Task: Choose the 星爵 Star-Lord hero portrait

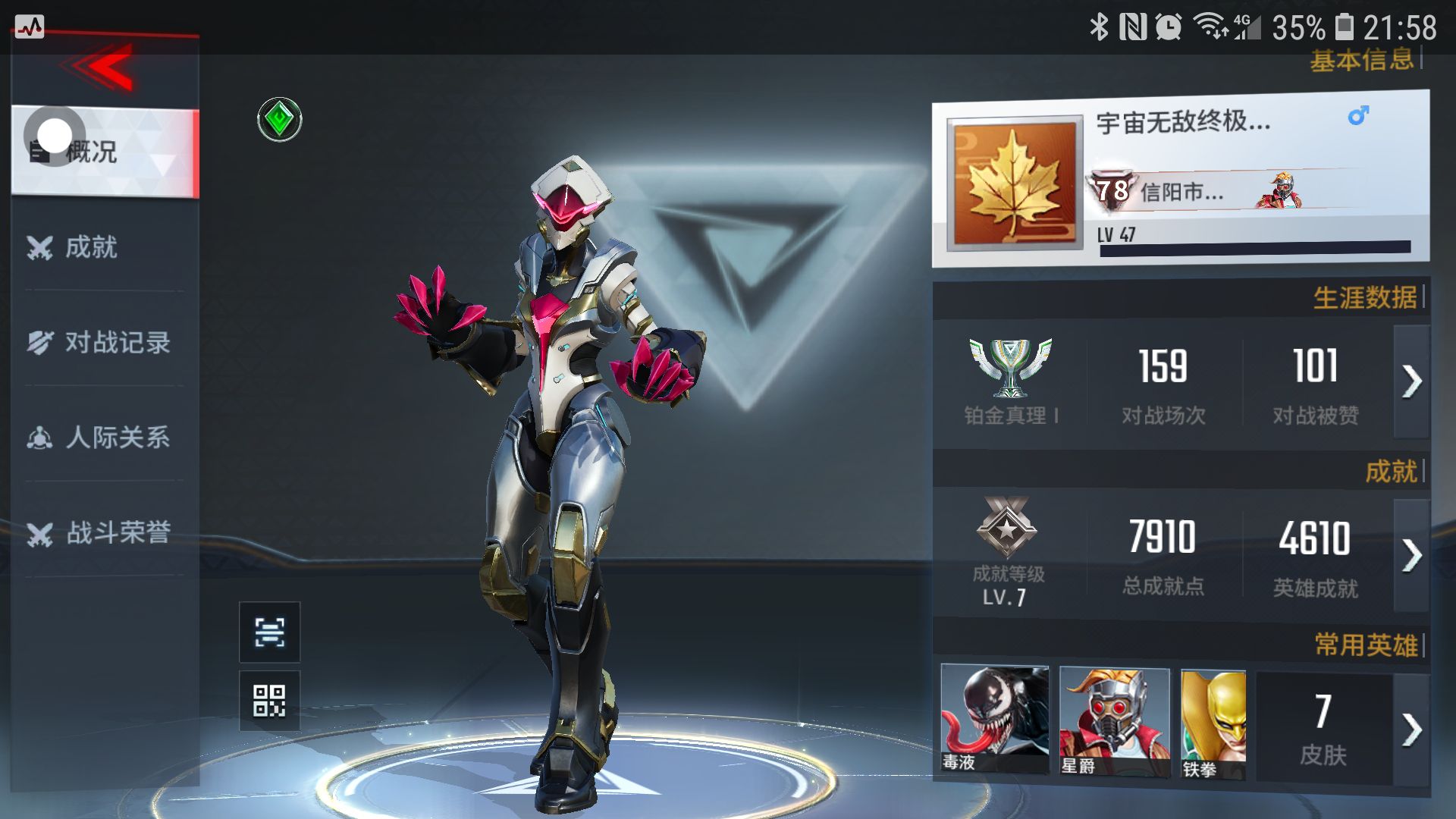Action: click(x=1113, y=721)
